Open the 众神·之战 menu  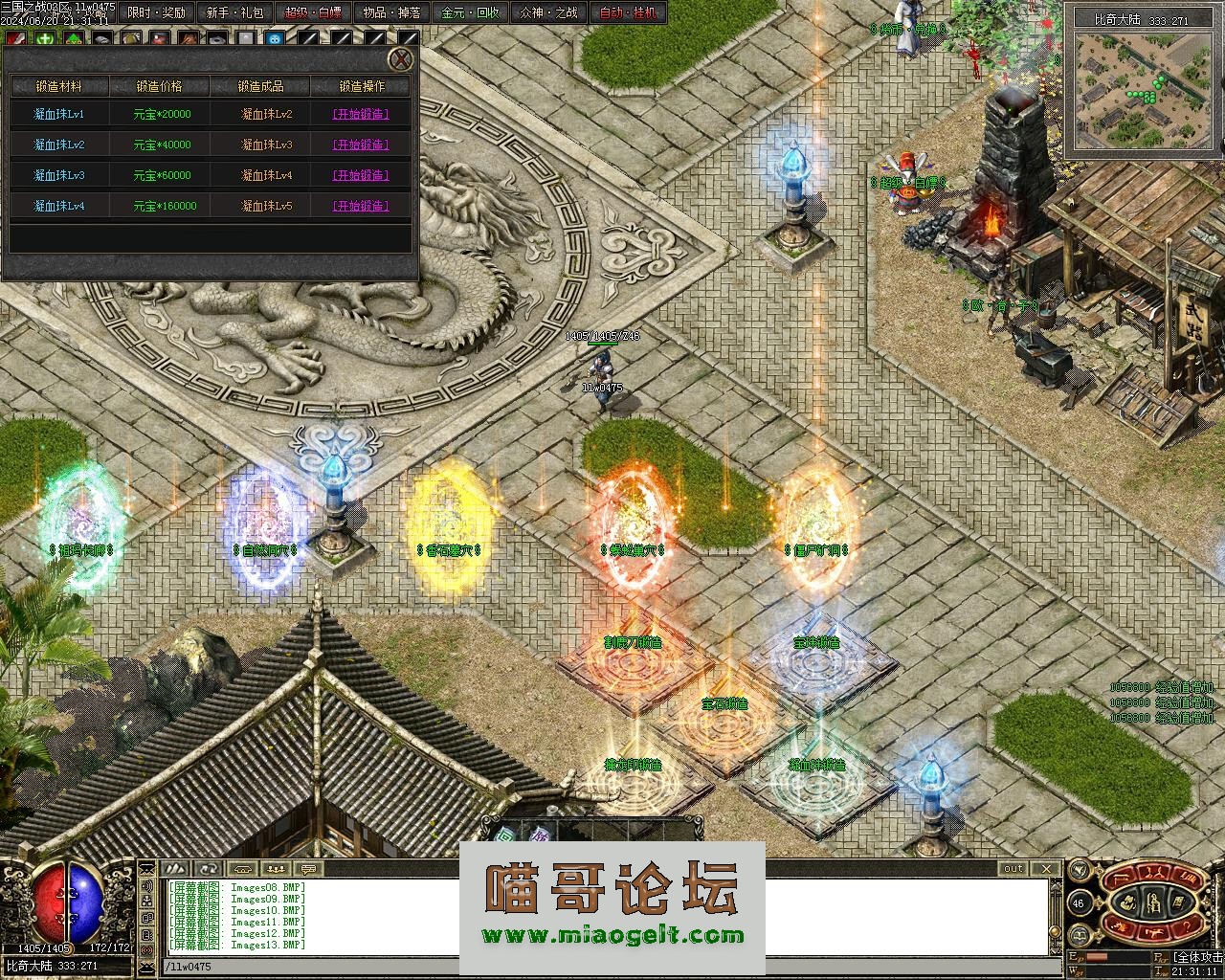[548, 12]
